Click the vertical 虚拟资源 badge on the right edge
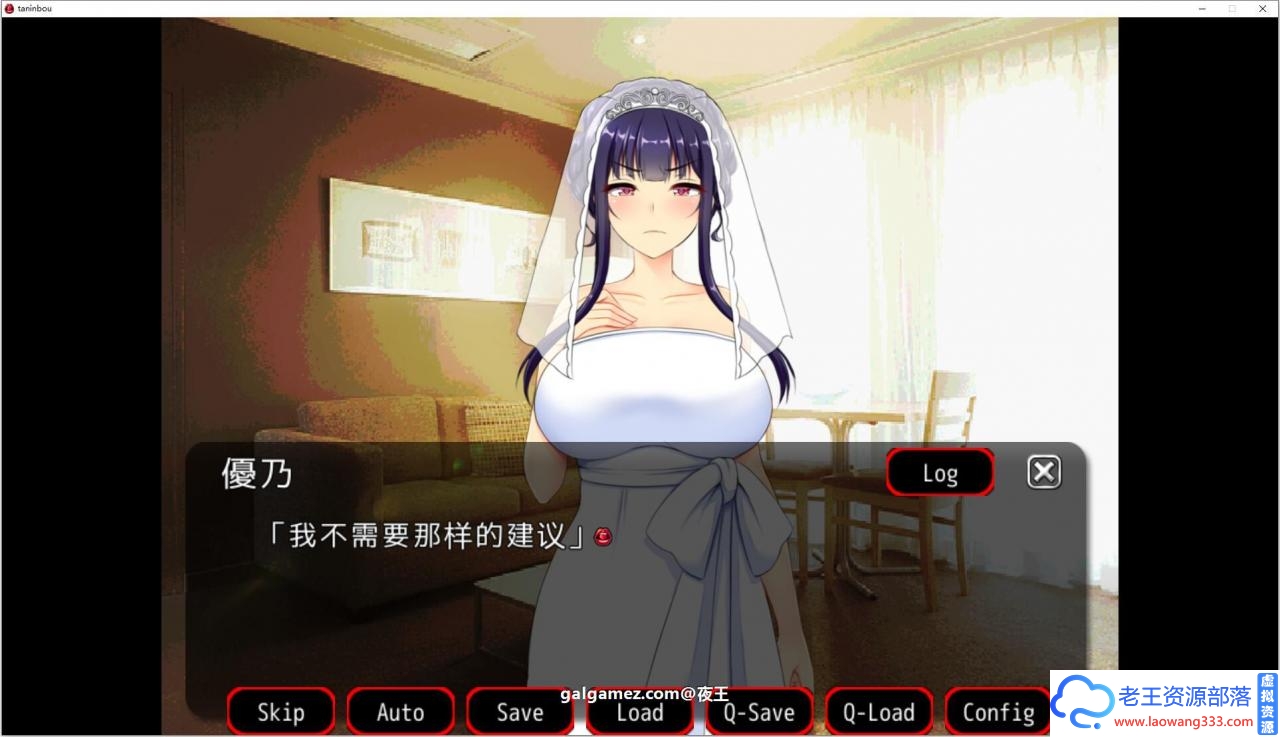Viewport: 1280px width, 737px height. tap(1267, 703)
